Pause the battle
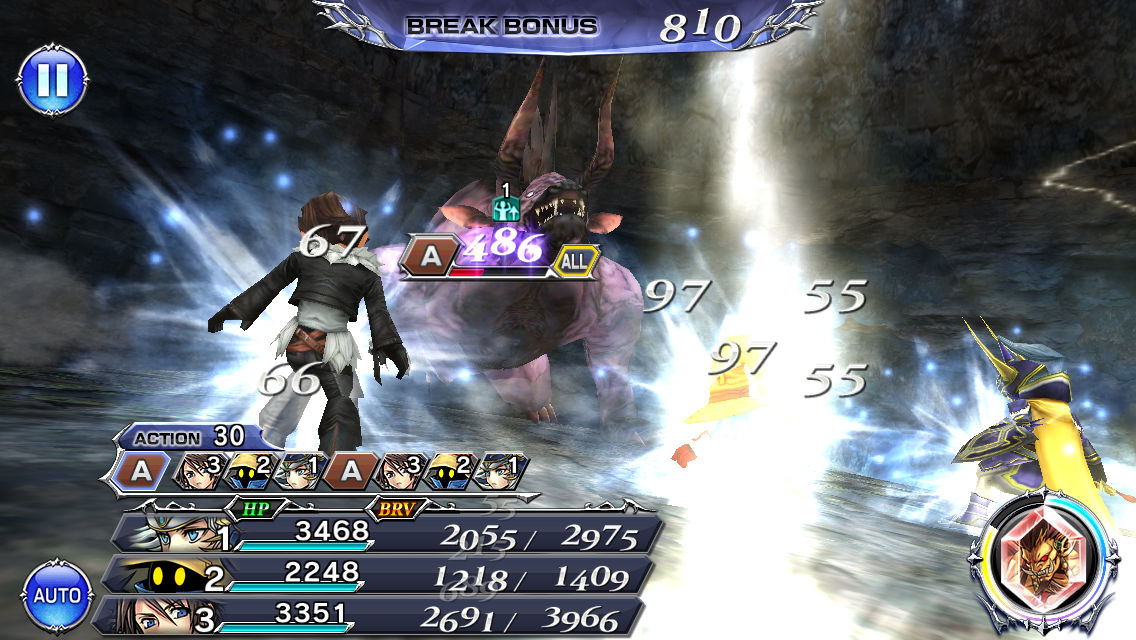 [52, 79]
